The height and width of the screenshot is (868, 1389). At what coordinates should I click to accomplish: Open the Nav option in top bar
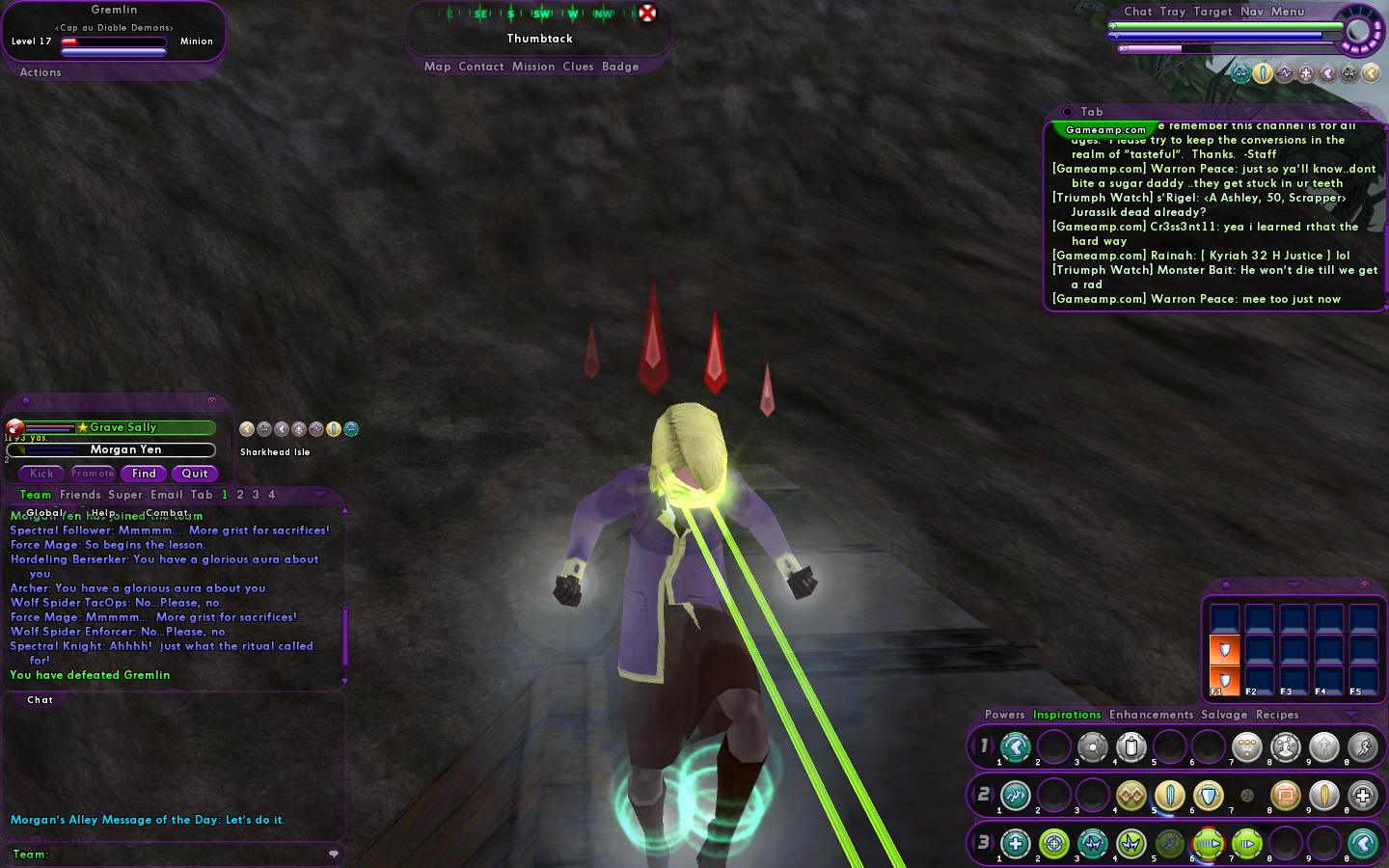1252,12
